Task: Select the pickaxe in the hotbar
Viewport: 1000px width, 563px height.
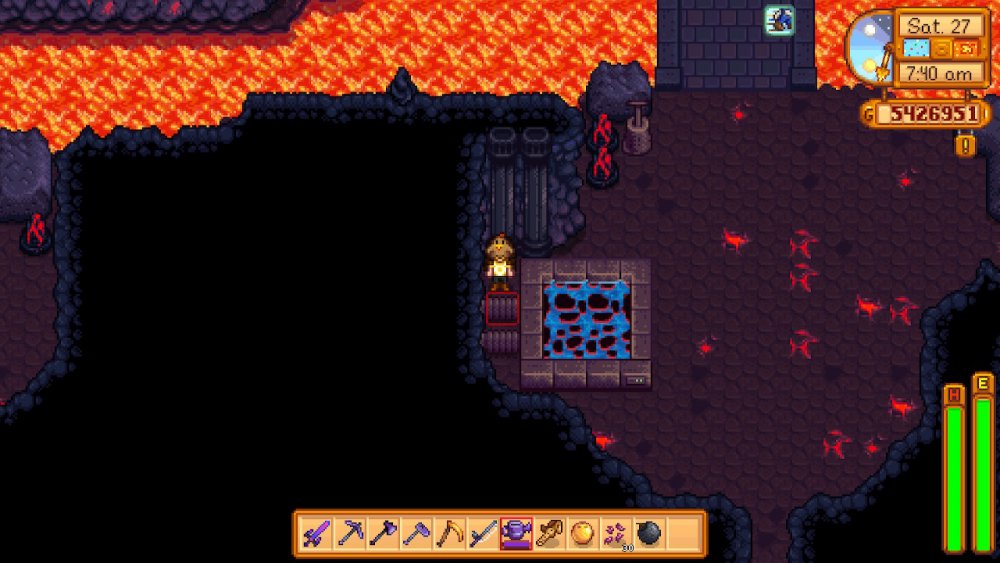Action: coord(350,534)
